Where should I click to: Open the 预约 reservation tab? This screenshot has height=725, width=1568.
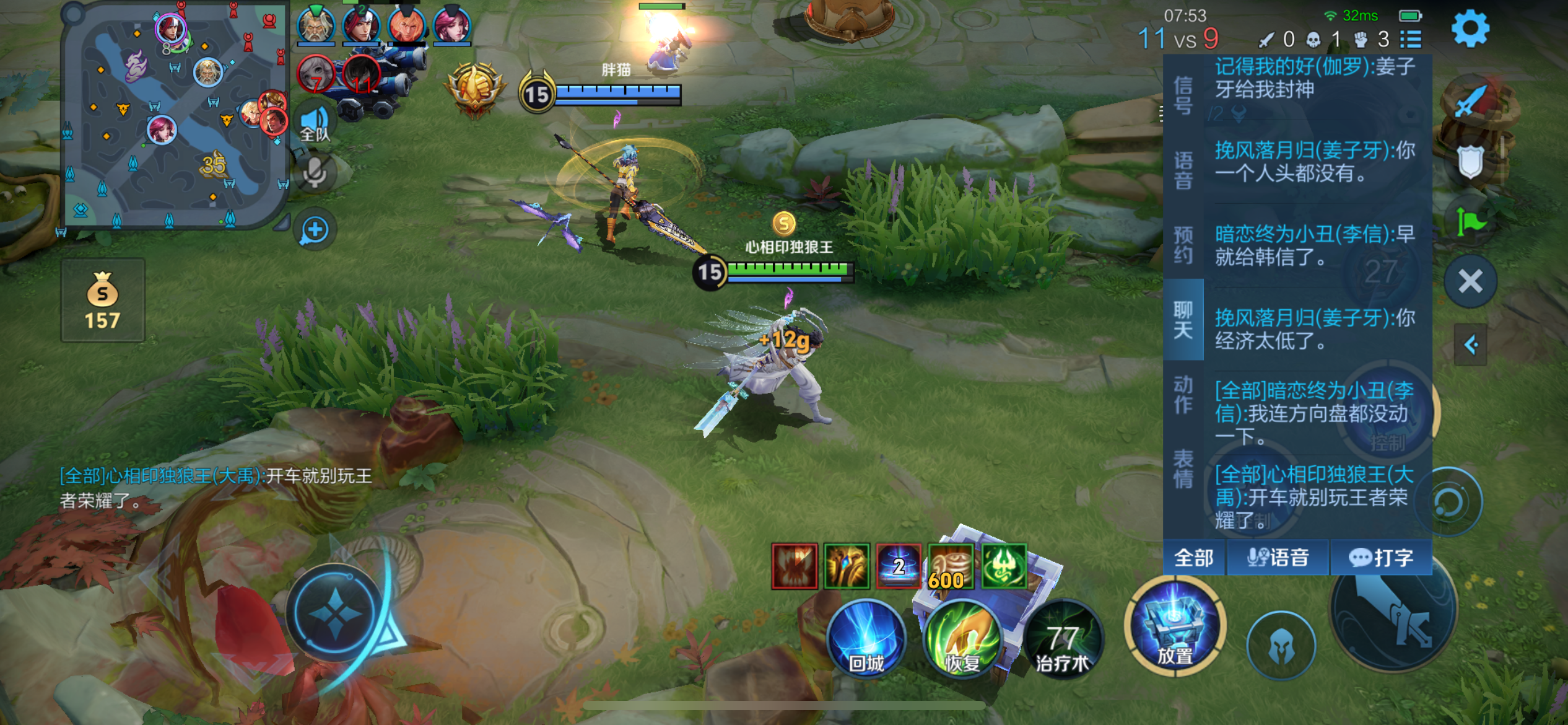pos(1183,245)
